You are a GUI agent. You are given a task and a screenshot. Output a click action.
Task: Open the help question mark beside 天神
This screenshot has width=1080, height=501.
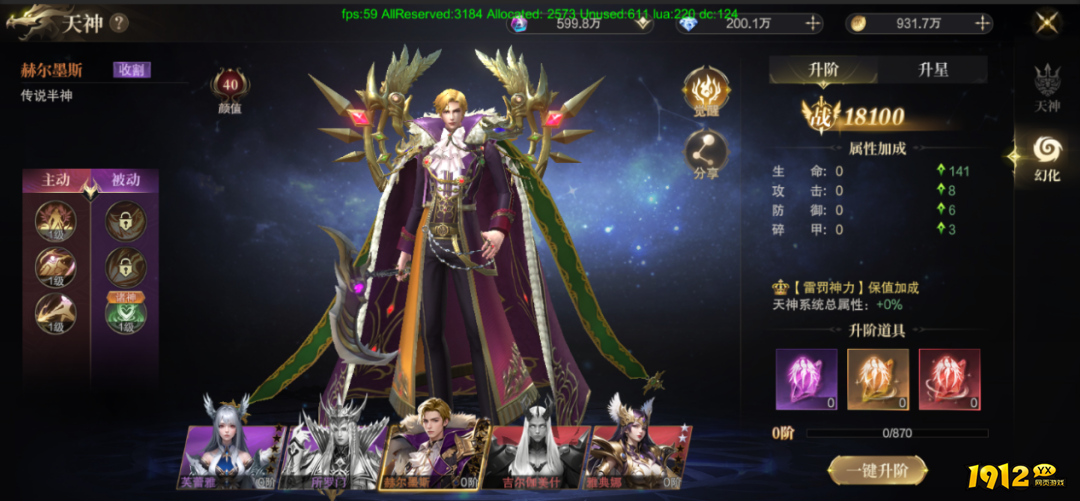pos(119,22)
